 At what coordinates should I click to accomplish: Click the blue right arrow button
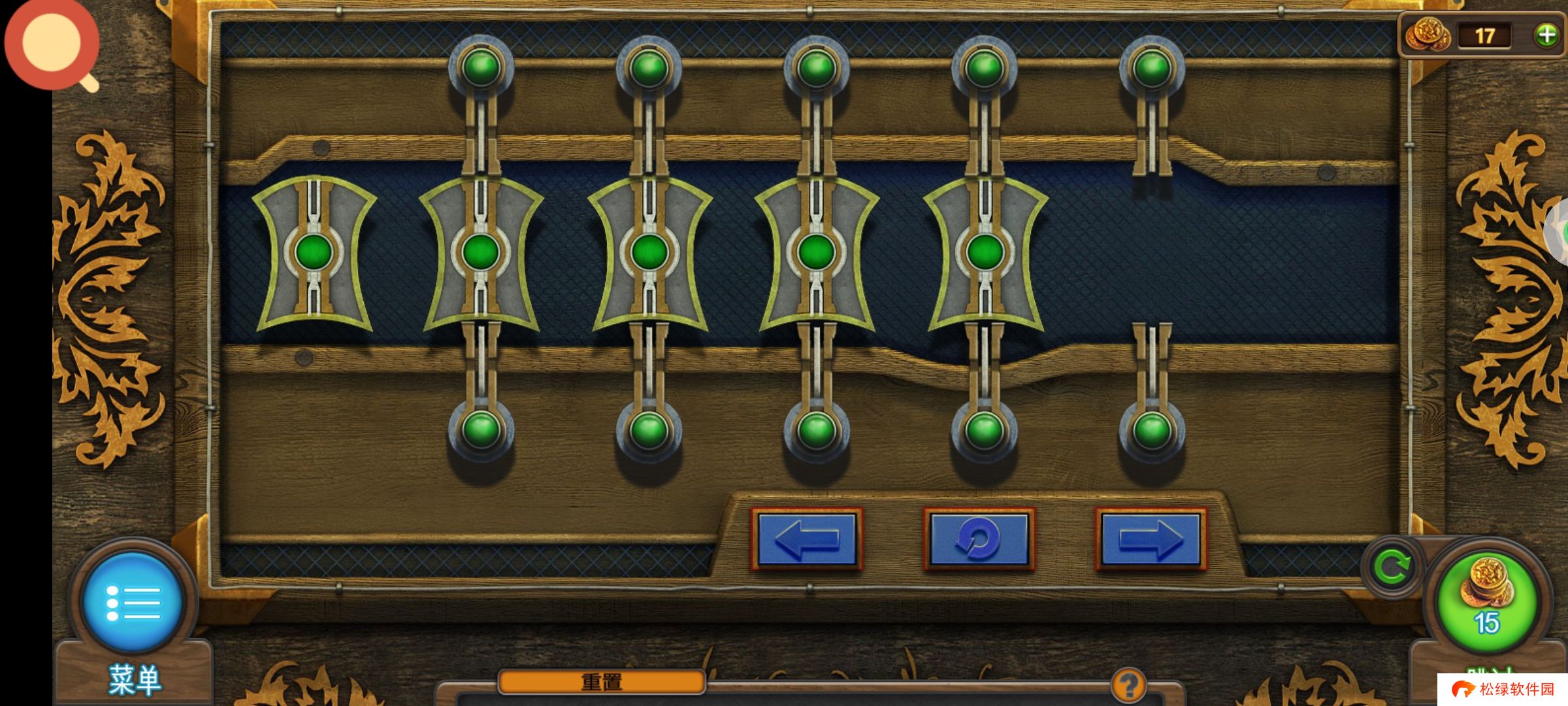[1151, 539]
